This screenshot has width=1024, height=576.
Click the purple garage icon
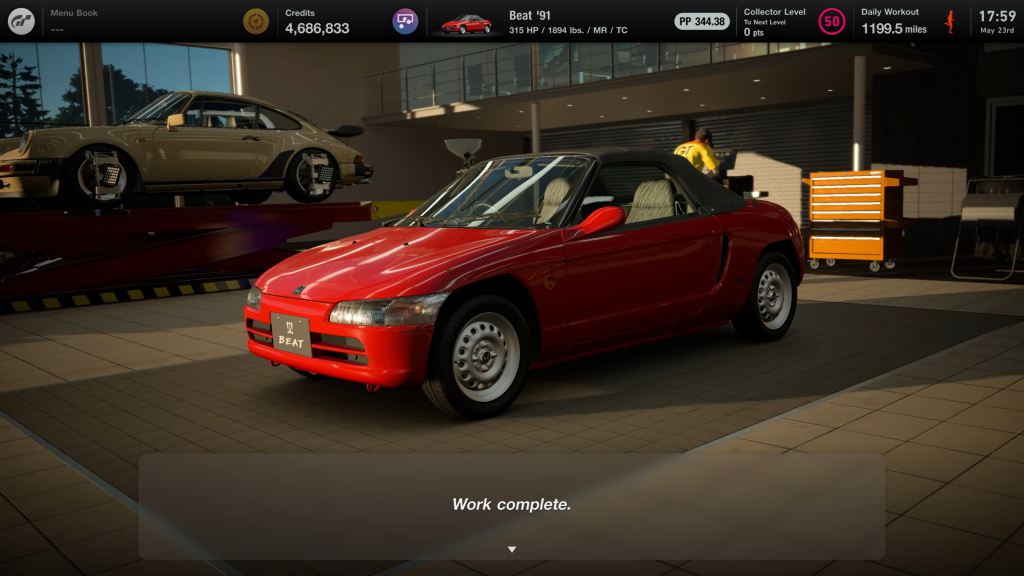405,21
